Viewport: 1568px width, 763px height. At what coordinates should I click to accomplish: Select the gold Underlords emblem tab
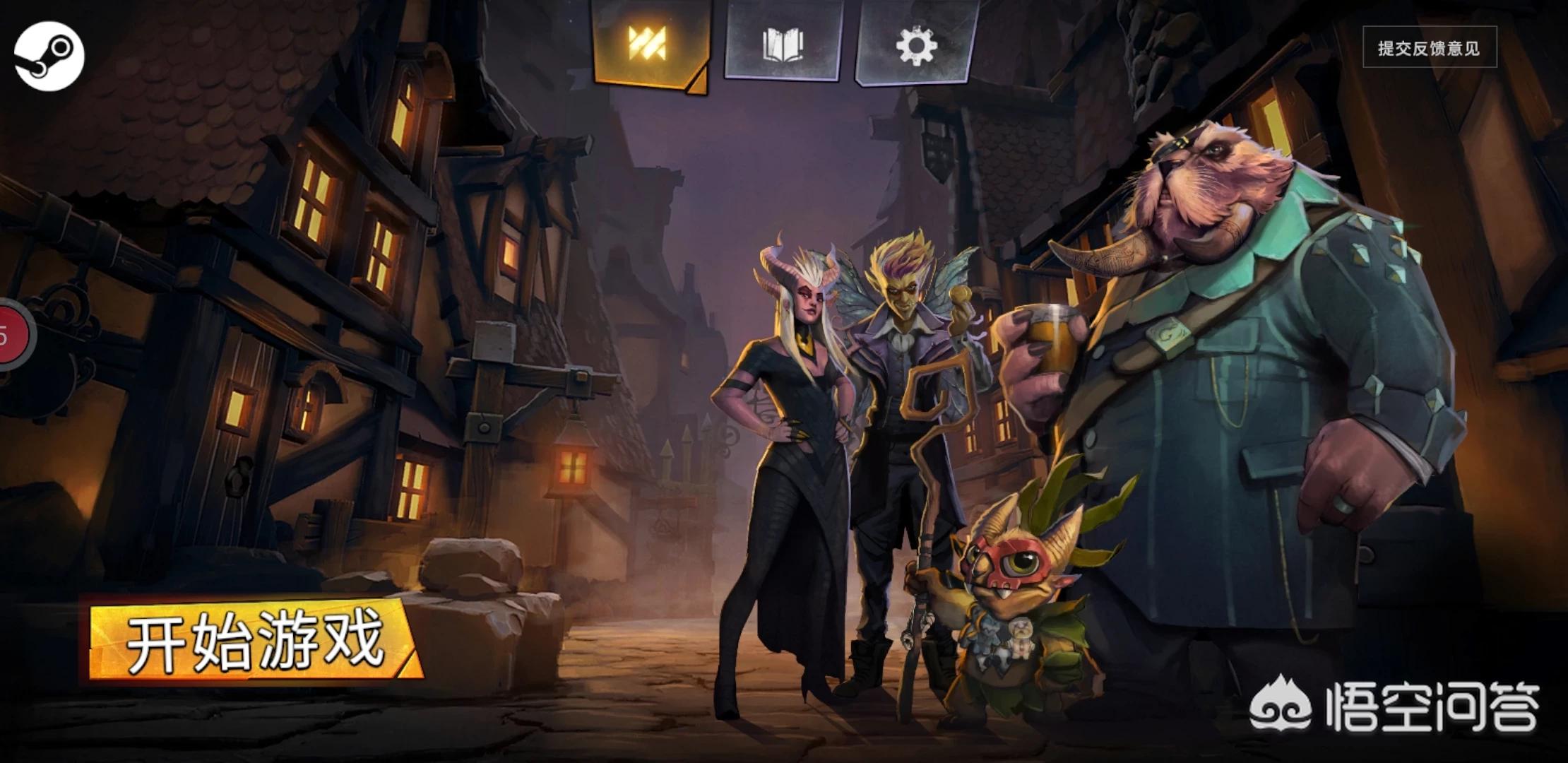(x=648, y=44)
